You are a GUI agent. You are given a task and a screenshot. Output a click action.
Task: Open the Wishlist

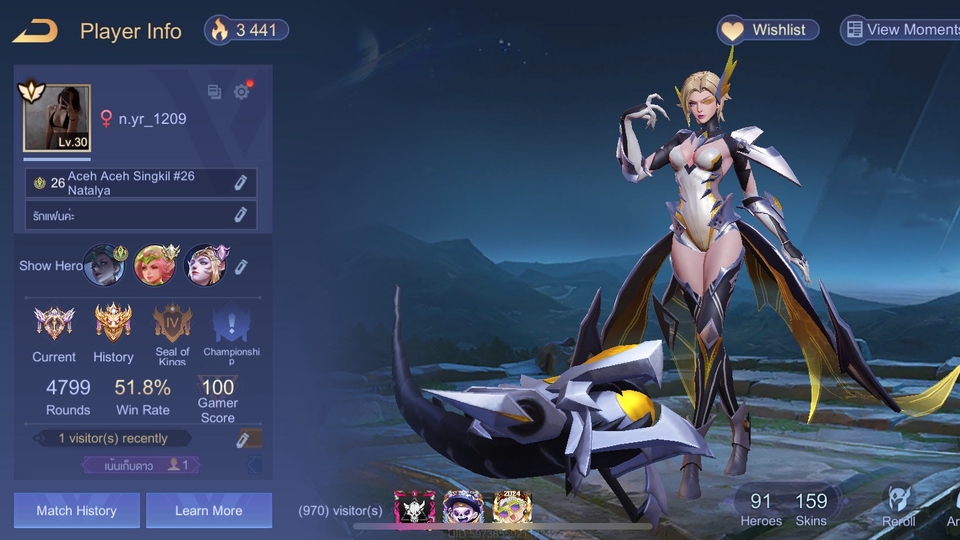(768, 30)
